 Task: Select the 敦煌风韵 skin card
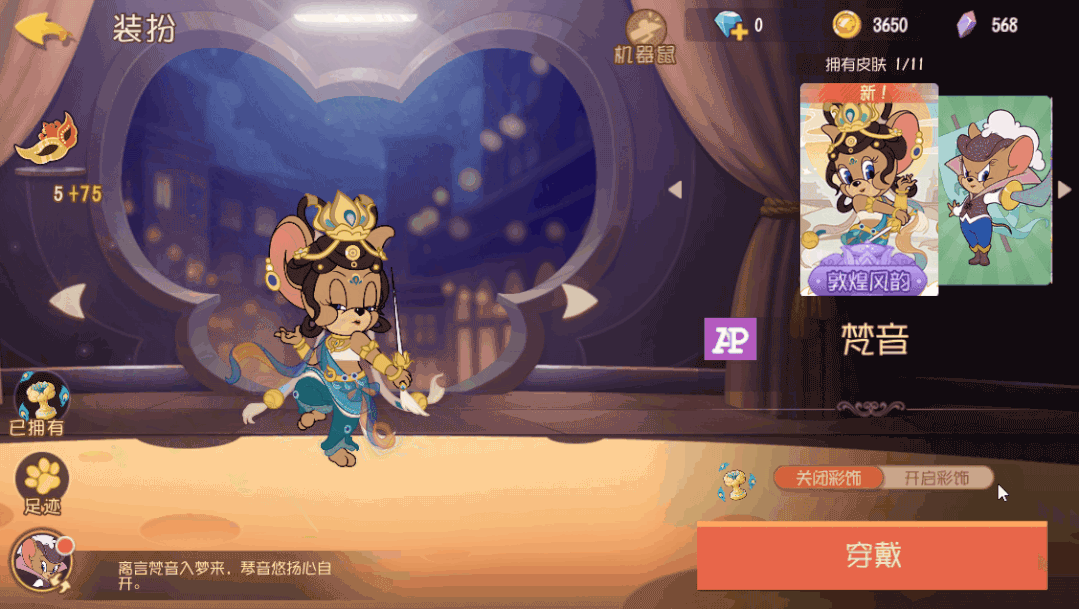(x=868, y=190)
